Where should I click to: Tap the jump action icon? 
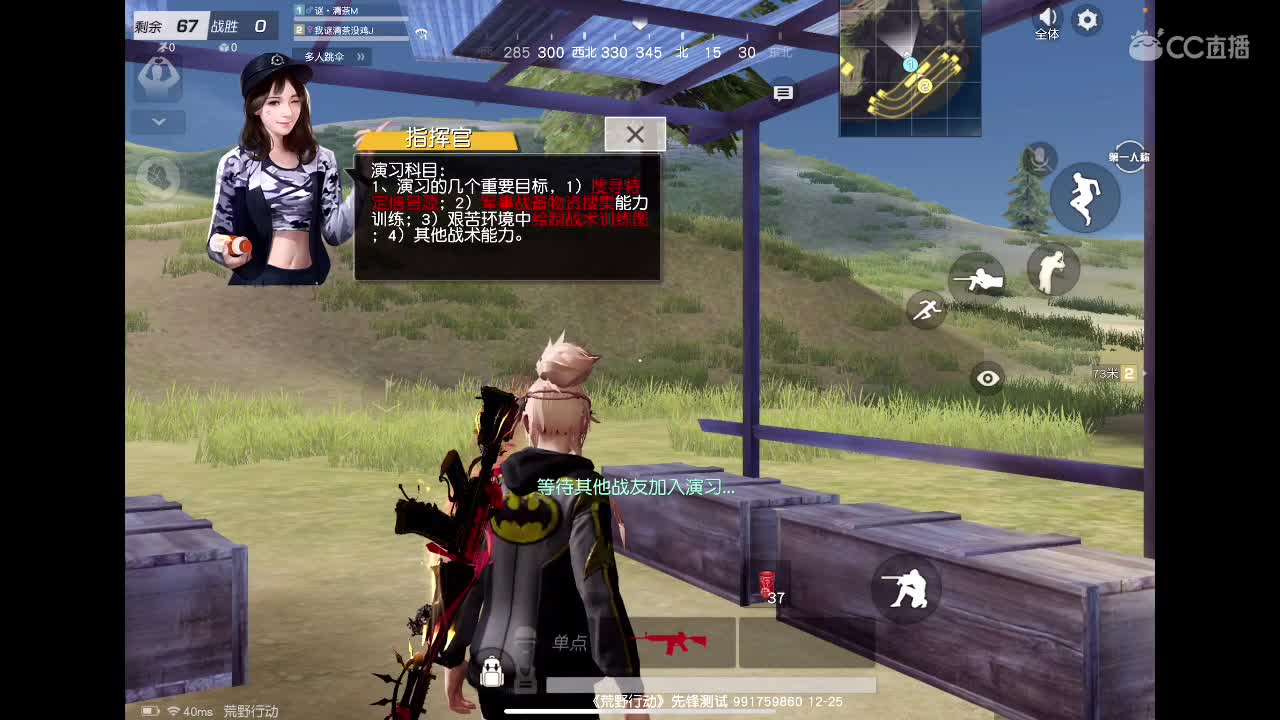[1084, 198]
